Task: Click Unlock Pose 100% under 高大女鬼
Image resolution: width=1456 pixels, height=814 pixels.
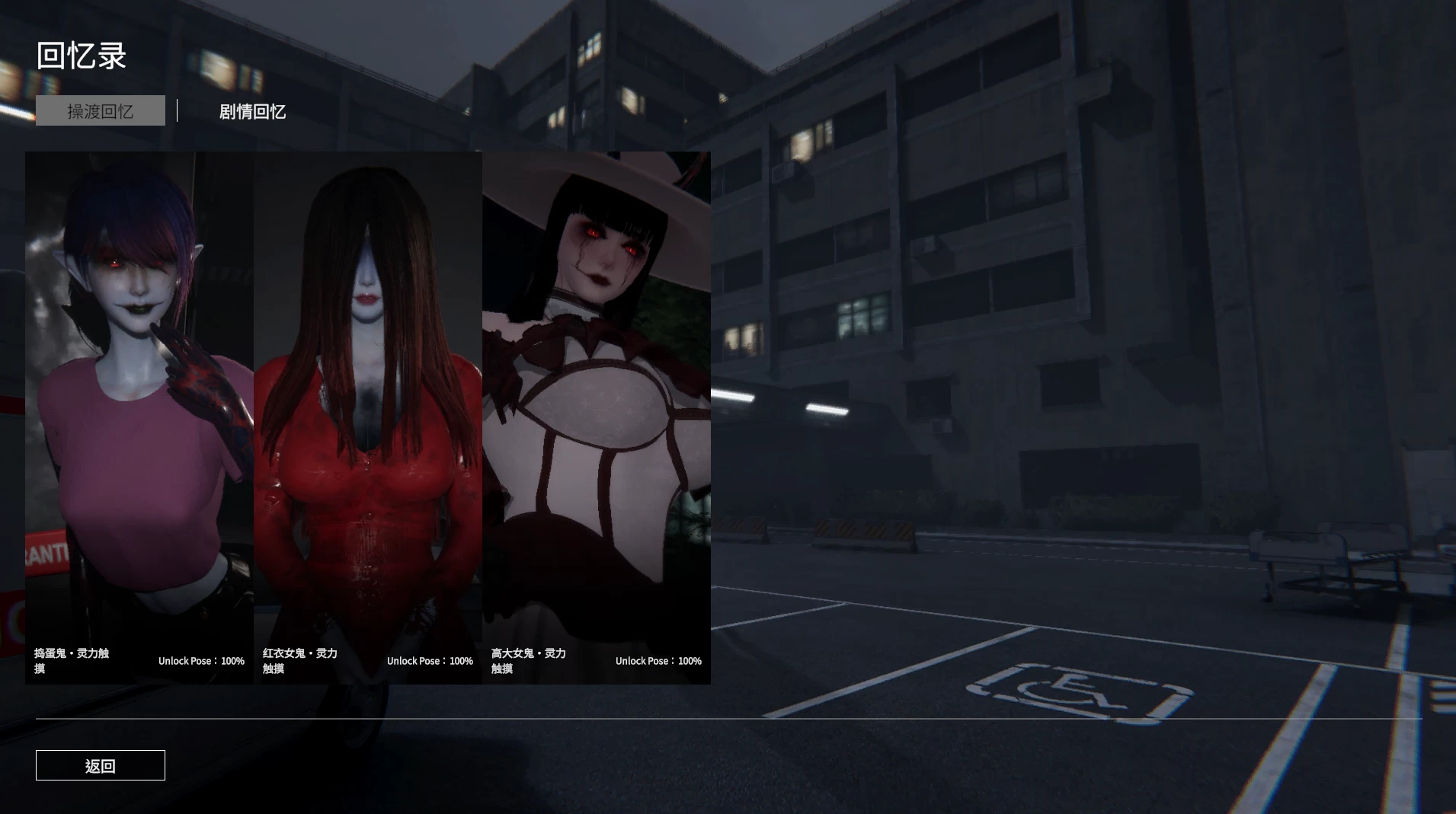Action: pos(658,661)
